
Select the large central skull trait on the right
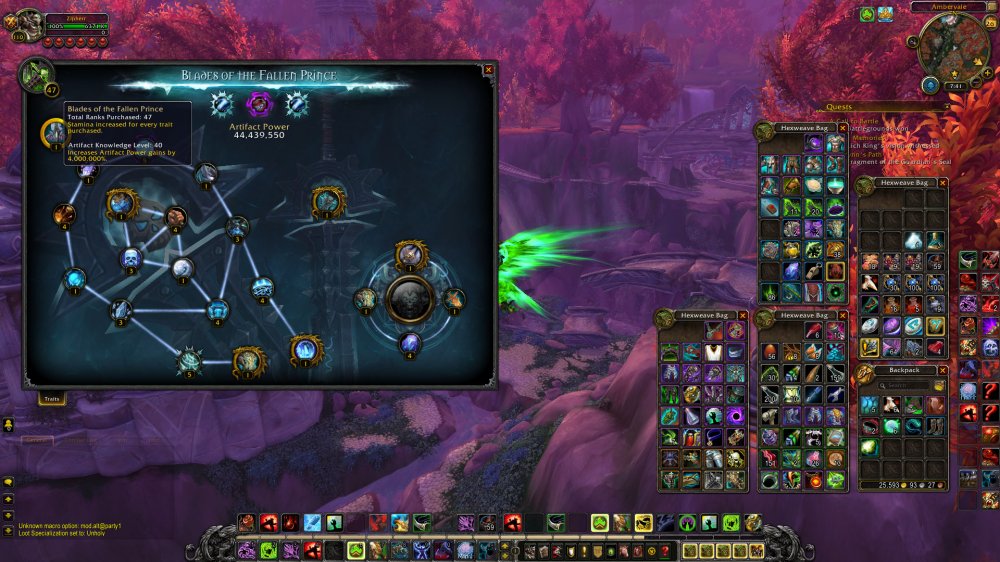point(410,297)
